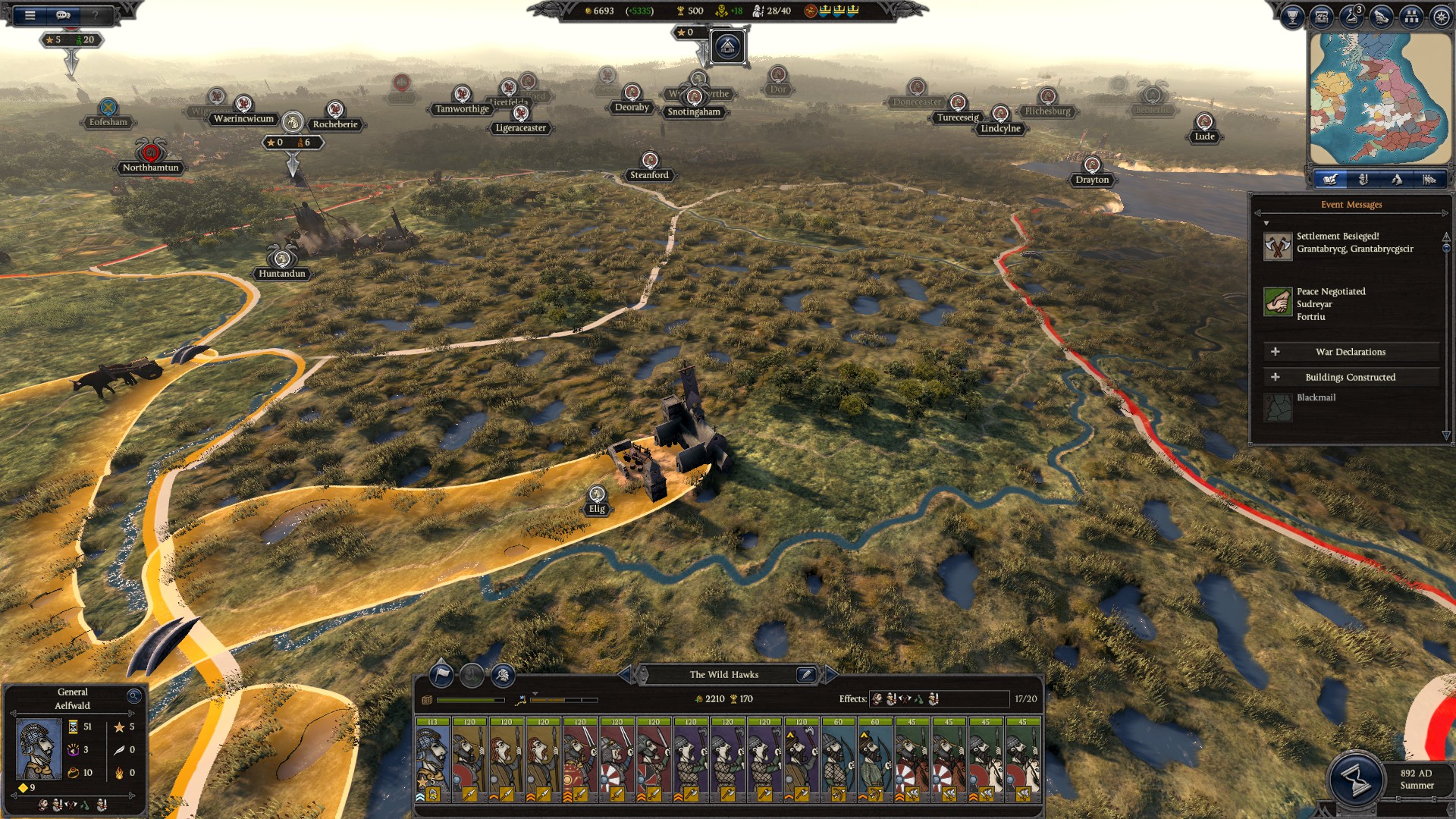Open the goblet icon panel
The width and height of the screenshot is (1456, 819).
1292,17
